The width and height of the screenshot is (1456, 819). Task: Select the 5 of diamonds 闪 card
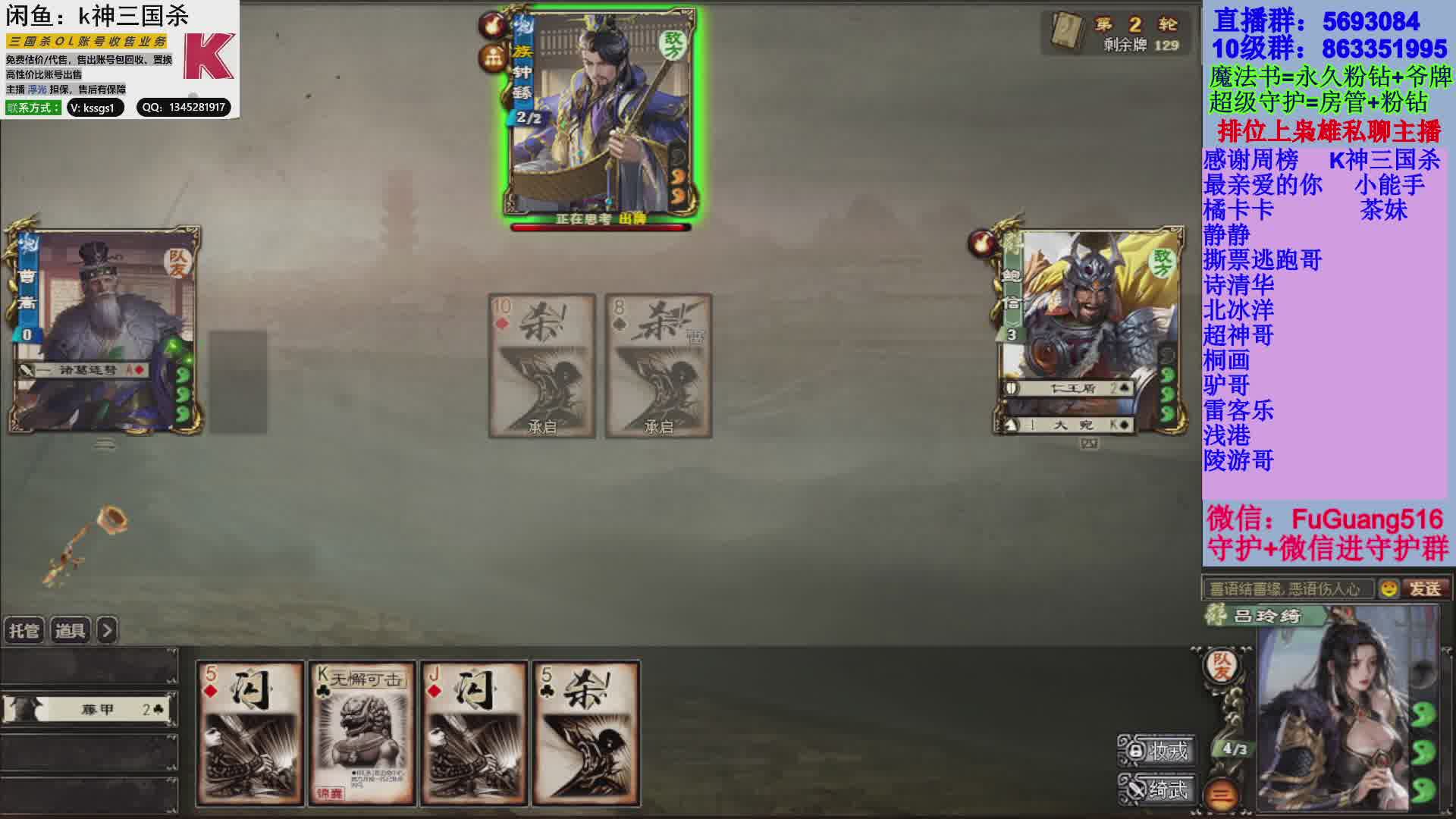tap(249, 732)
